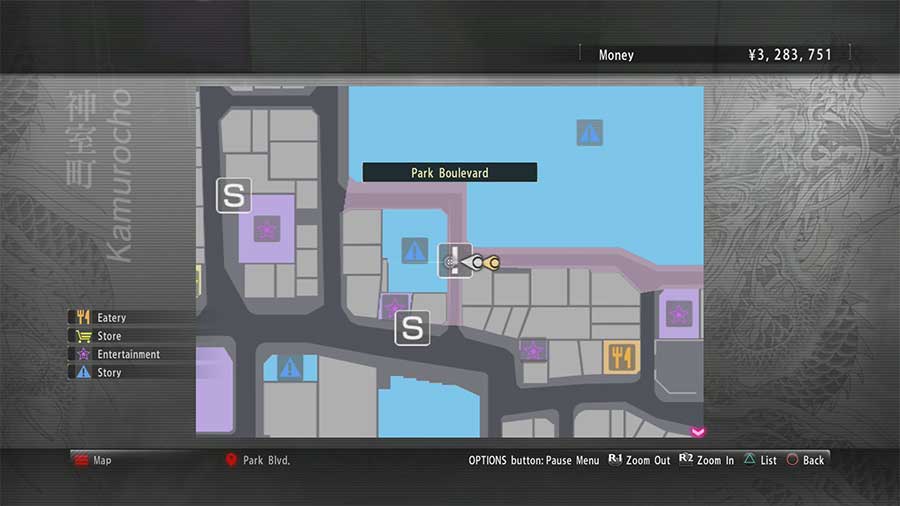This screenshot has height=506, width=900.
Task: Select the white exclamation mark marker
Action: click(456, 260)
